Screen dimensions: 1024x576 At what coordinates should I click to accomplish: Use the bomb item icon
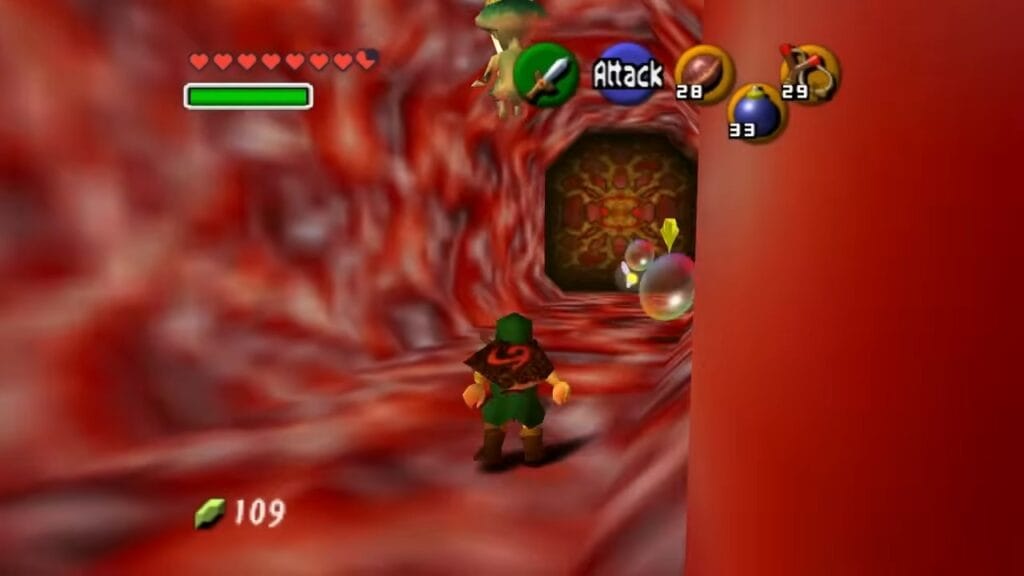pos(757,112)
